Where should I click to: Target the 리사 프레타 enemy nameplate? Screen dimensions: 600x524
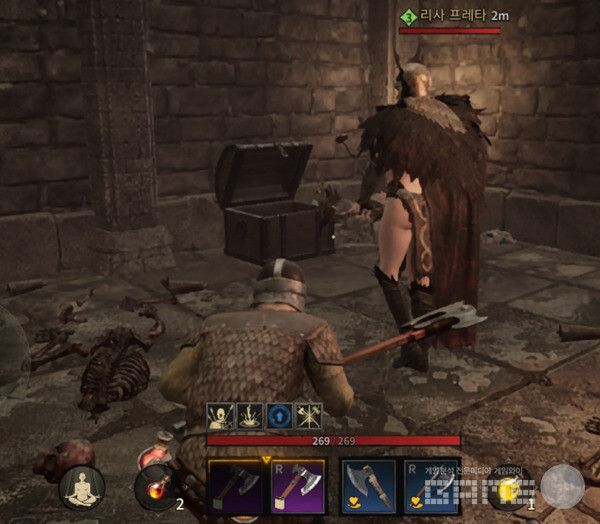pos(450,17)
